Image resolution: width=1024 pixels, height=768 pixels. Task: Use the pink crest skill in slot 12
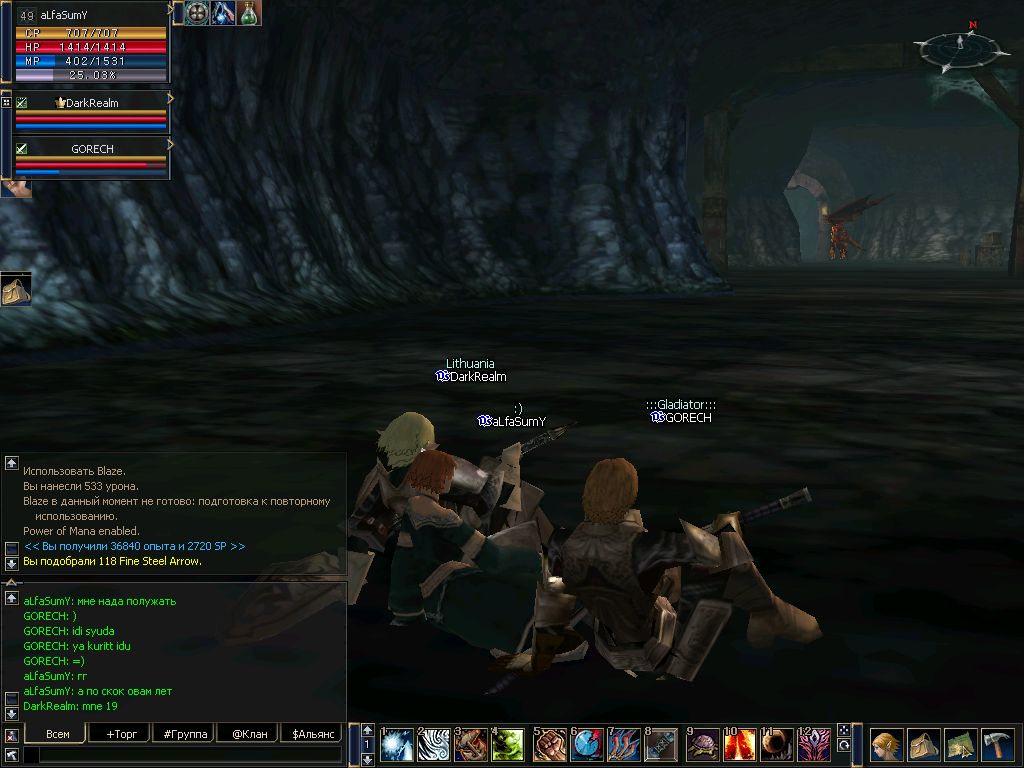click(x=814, y=745)
